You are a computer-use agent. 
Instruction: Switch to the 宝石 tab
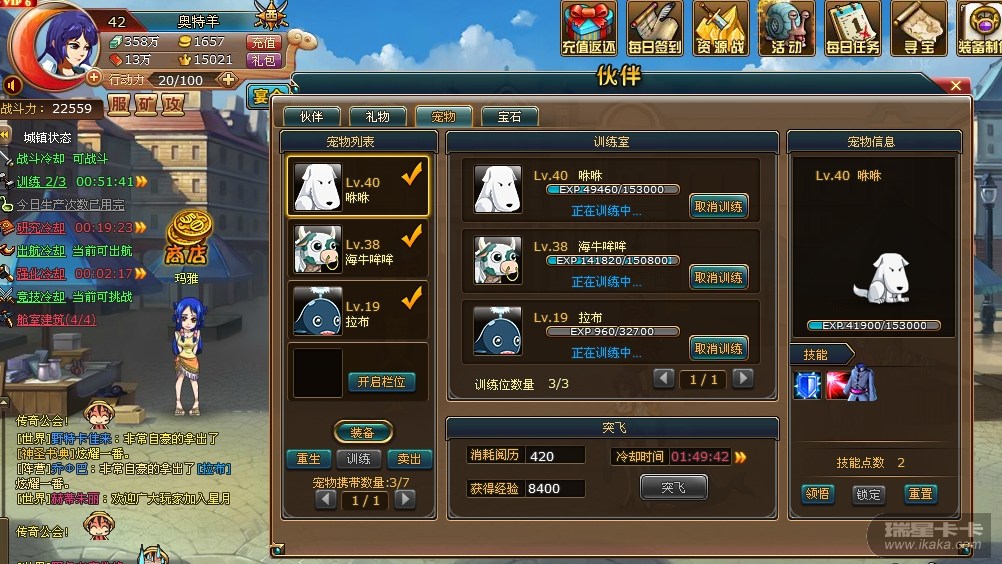pos(509,117)
